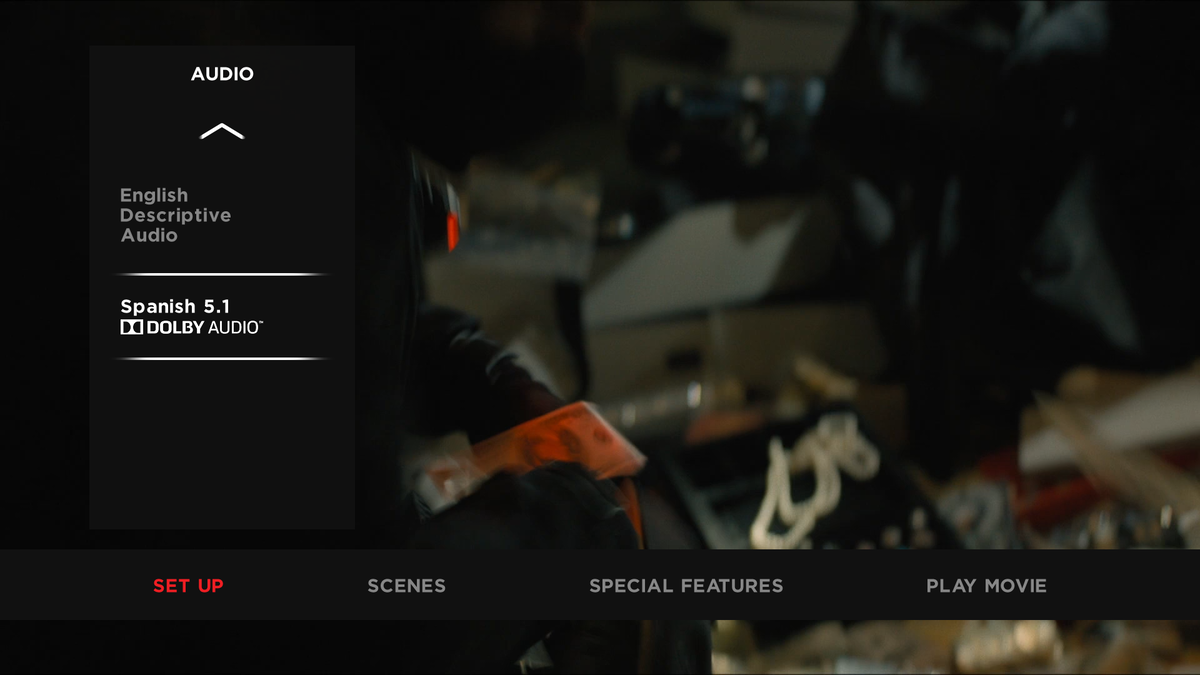The height and width of the screenshot is (675, 1200).
Task: Select English Descriptive Audio track
Action: (176, 215)
